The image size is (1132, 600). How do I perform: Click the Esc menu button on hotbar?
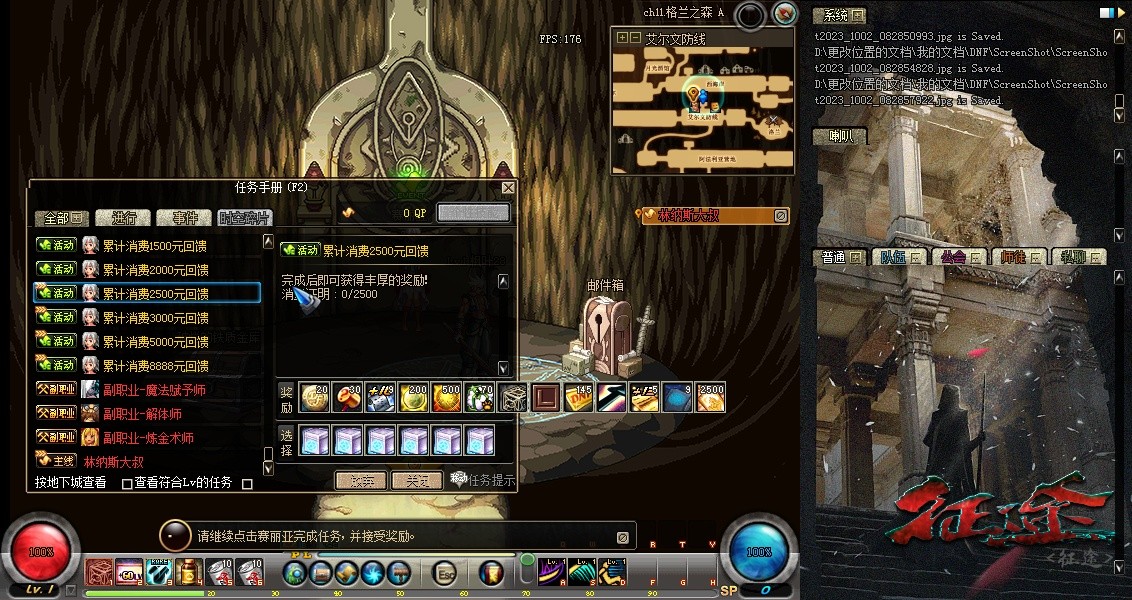tap(445, 573)
